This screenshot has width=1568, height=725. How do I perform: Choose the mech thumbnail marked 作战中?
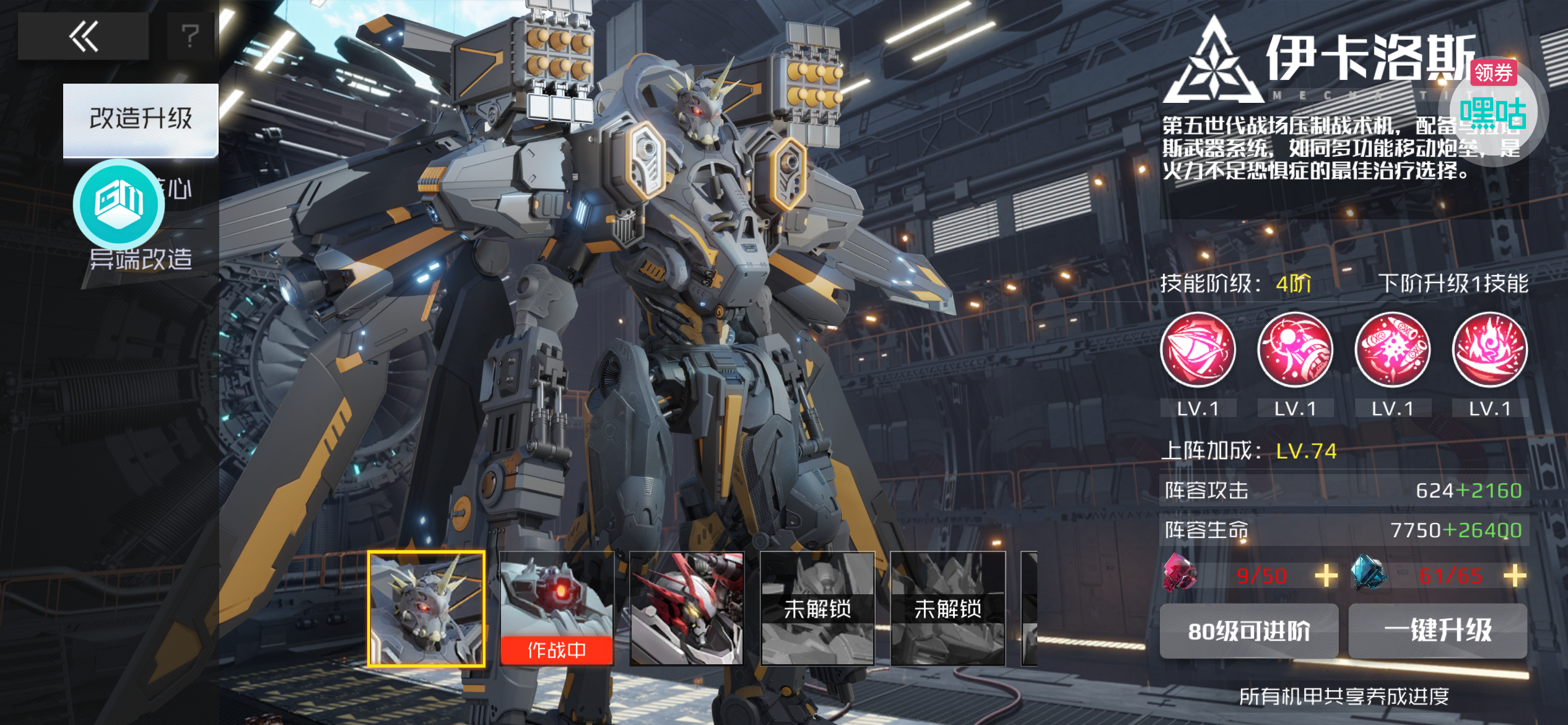point(556,609)
